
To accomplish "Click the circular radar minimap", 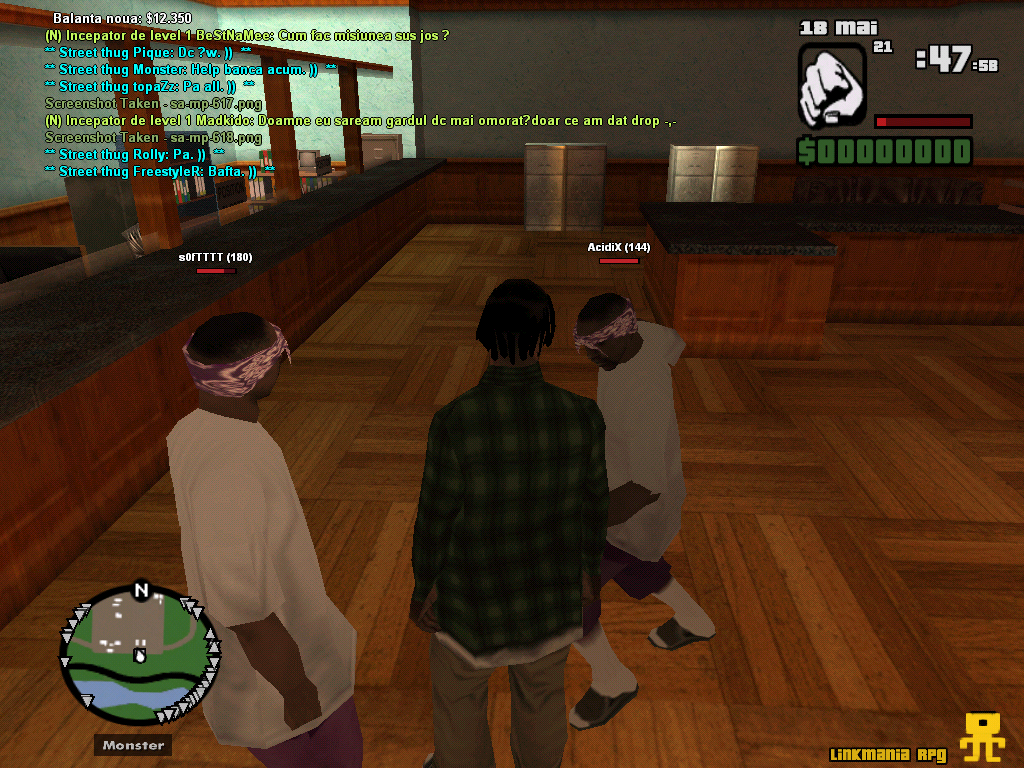I will tap(139, 656).
